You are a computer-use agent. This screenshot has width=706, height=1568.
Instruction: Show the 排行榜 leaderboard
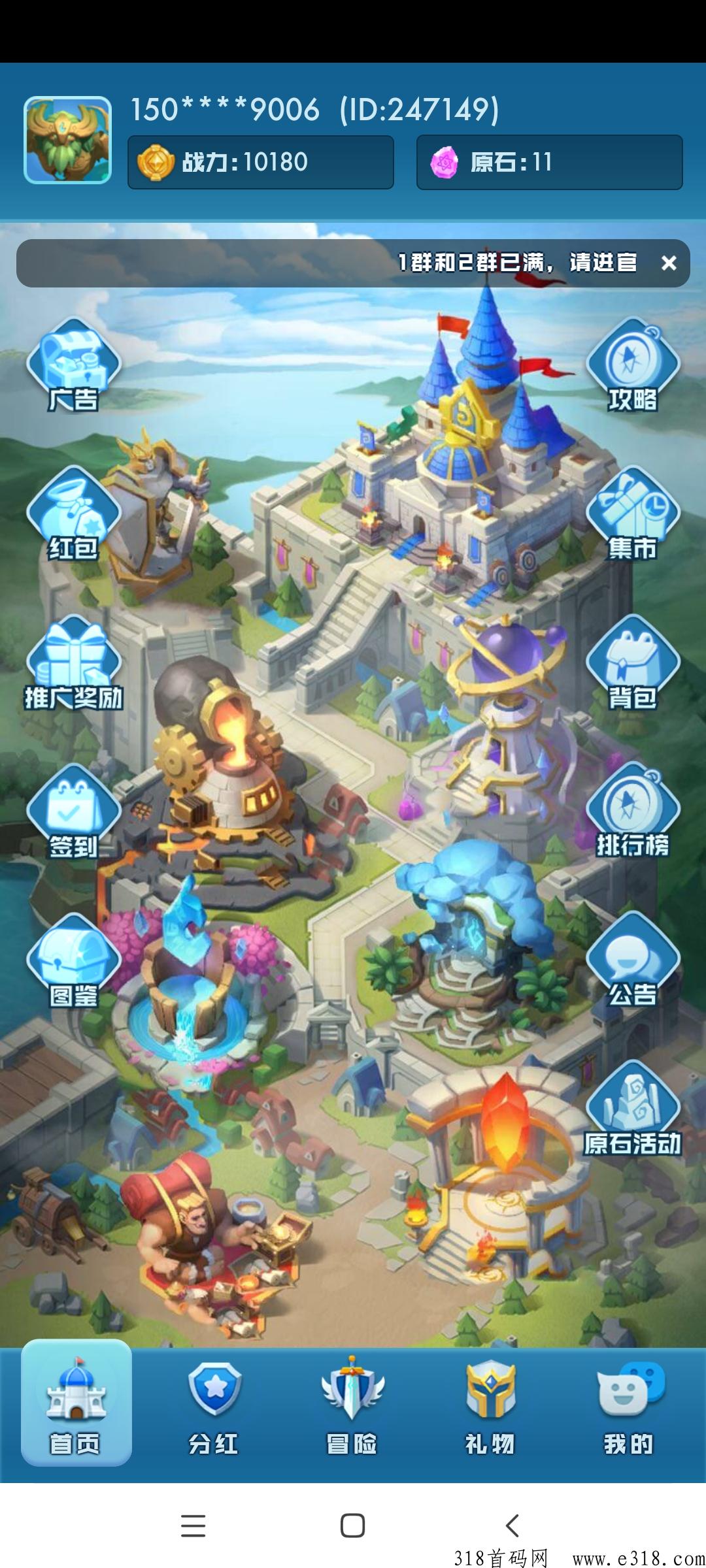tap(633, 813)
